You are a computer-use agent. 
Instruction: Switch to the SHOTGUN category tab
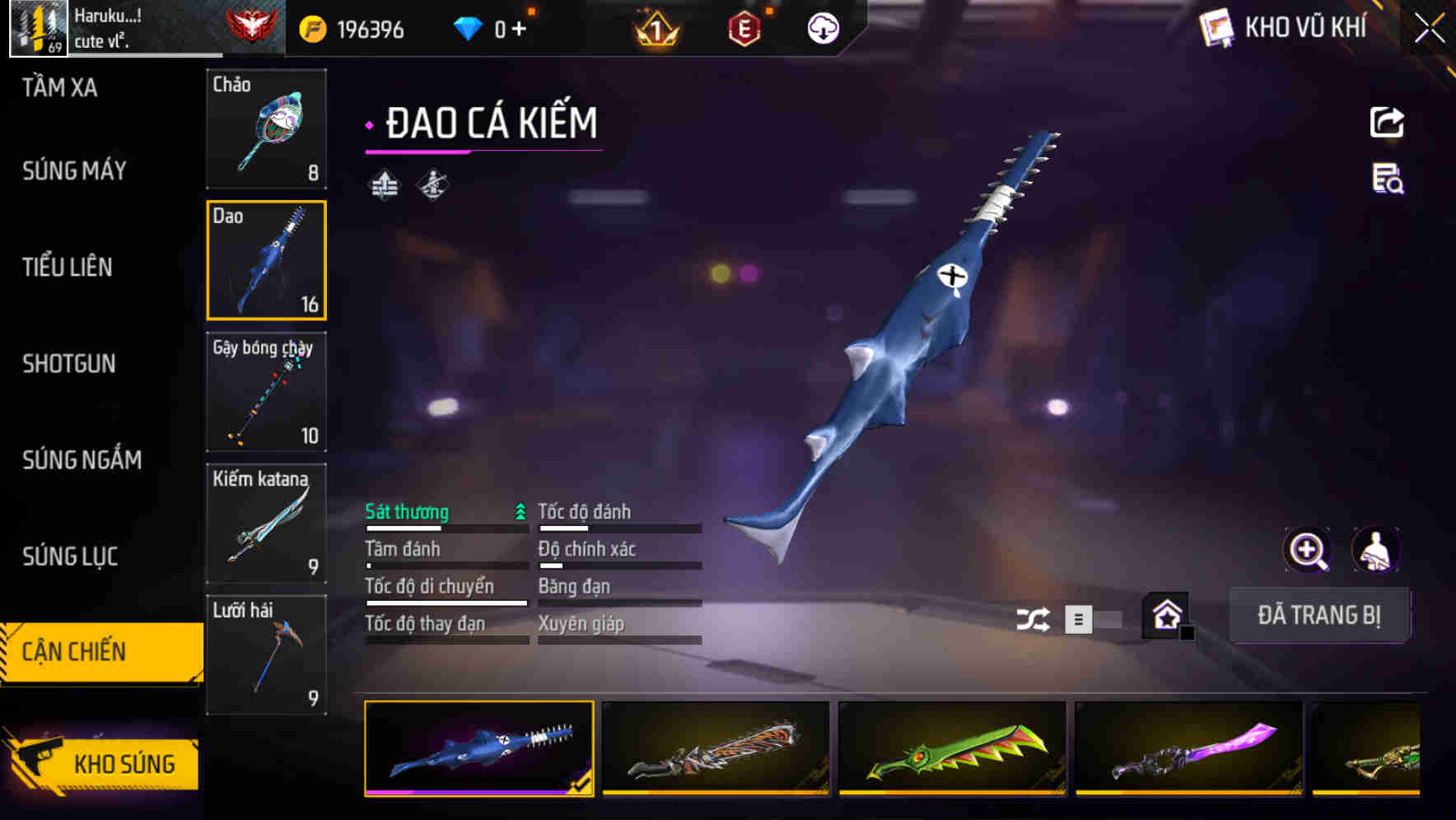point(70,364)
